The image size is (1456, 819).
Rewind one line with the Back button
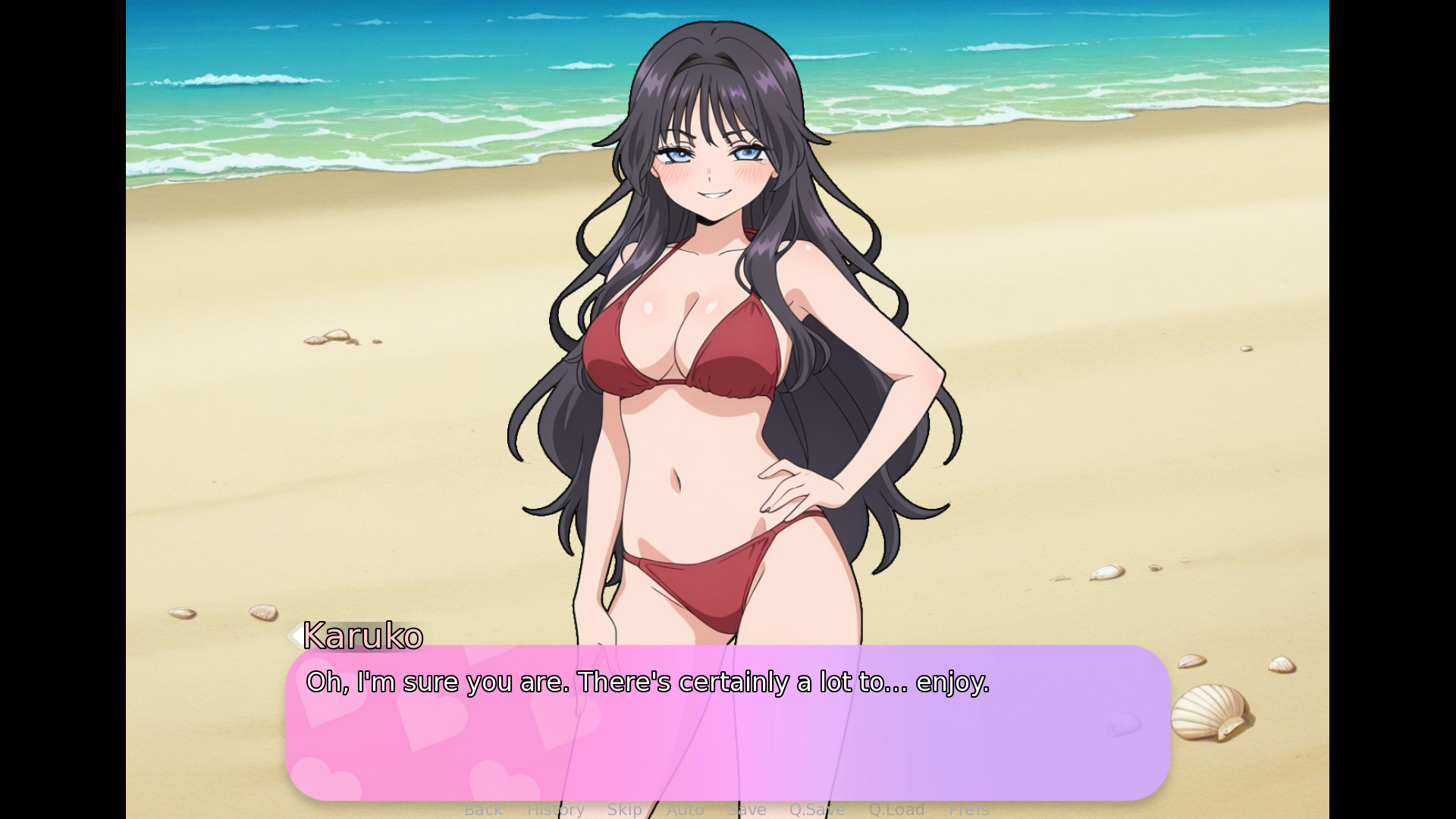coord(484,809)
